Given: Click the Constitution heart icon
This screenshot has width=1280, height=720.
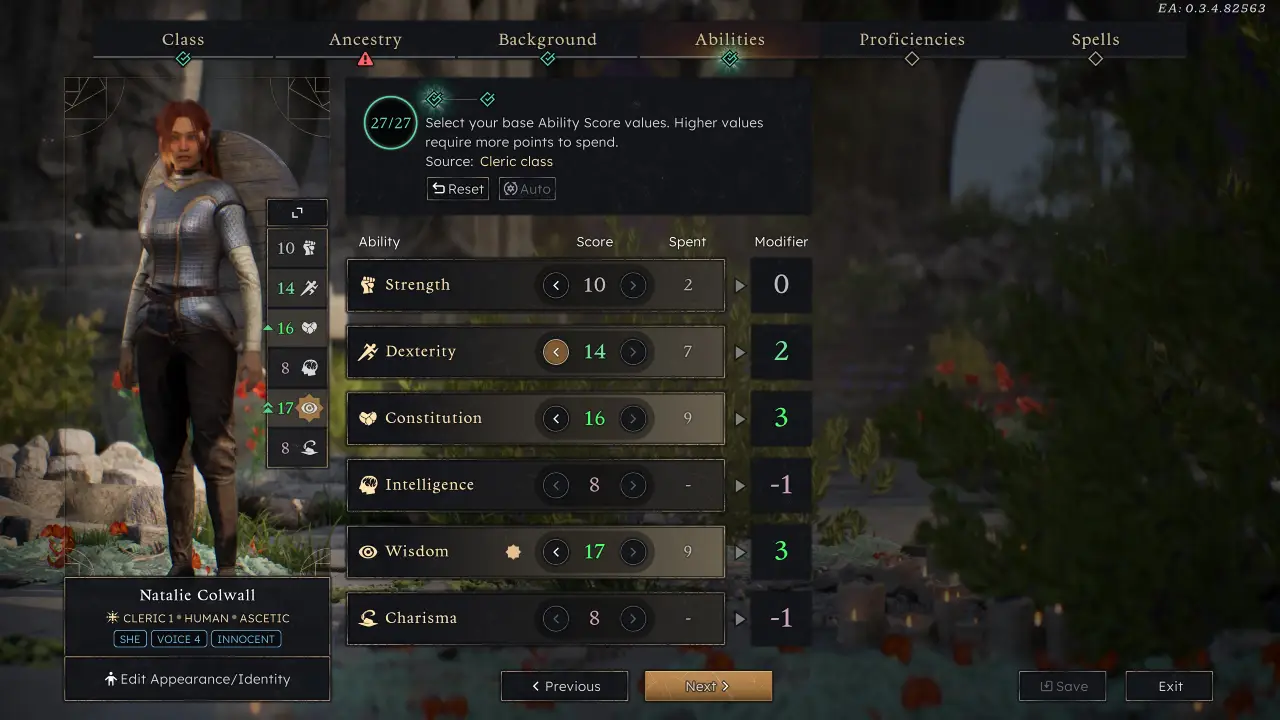Looking at the screenshot, I should tap(369, 418).
